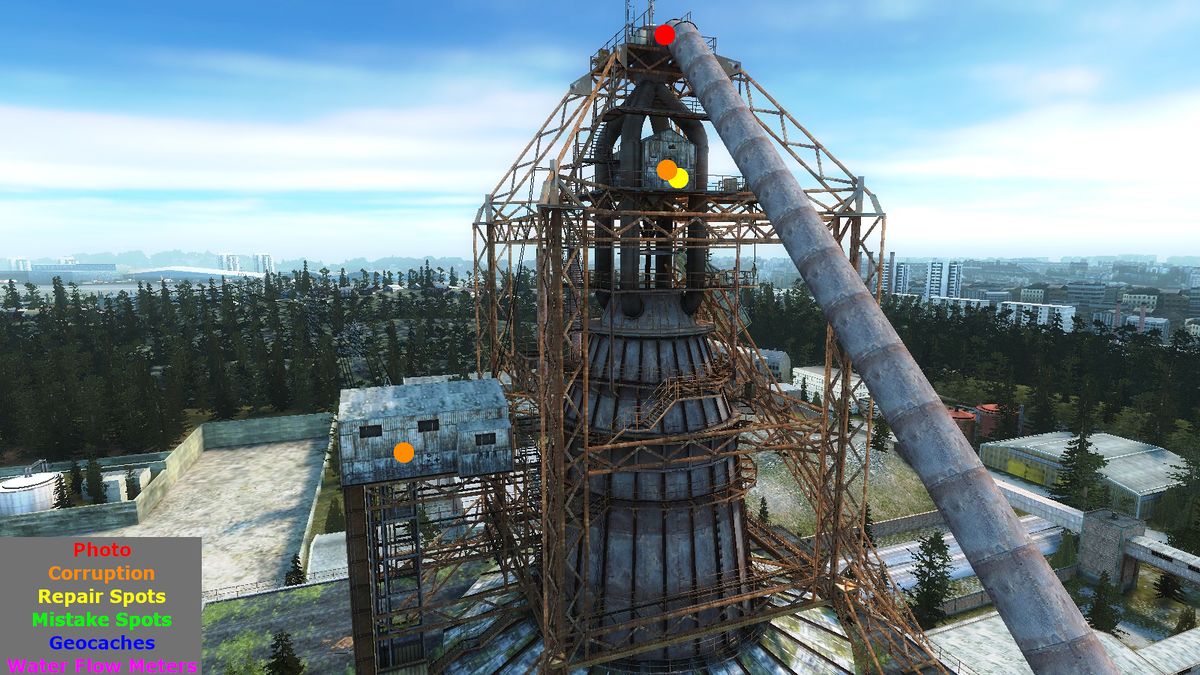
Task: Click the yellow Repair Spots marker
Action: coord(681,179)
